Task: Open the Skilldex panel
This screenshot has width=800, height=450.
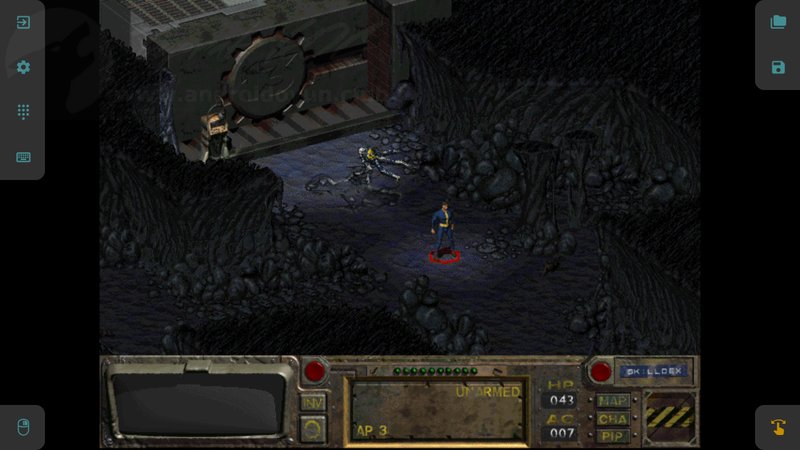Action: (x=653, y=371)
